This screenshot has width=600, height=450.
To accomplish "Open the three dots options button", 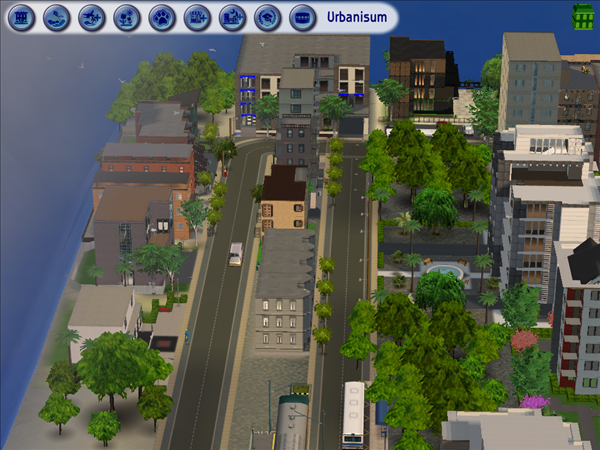I will (x=301, y=17).
